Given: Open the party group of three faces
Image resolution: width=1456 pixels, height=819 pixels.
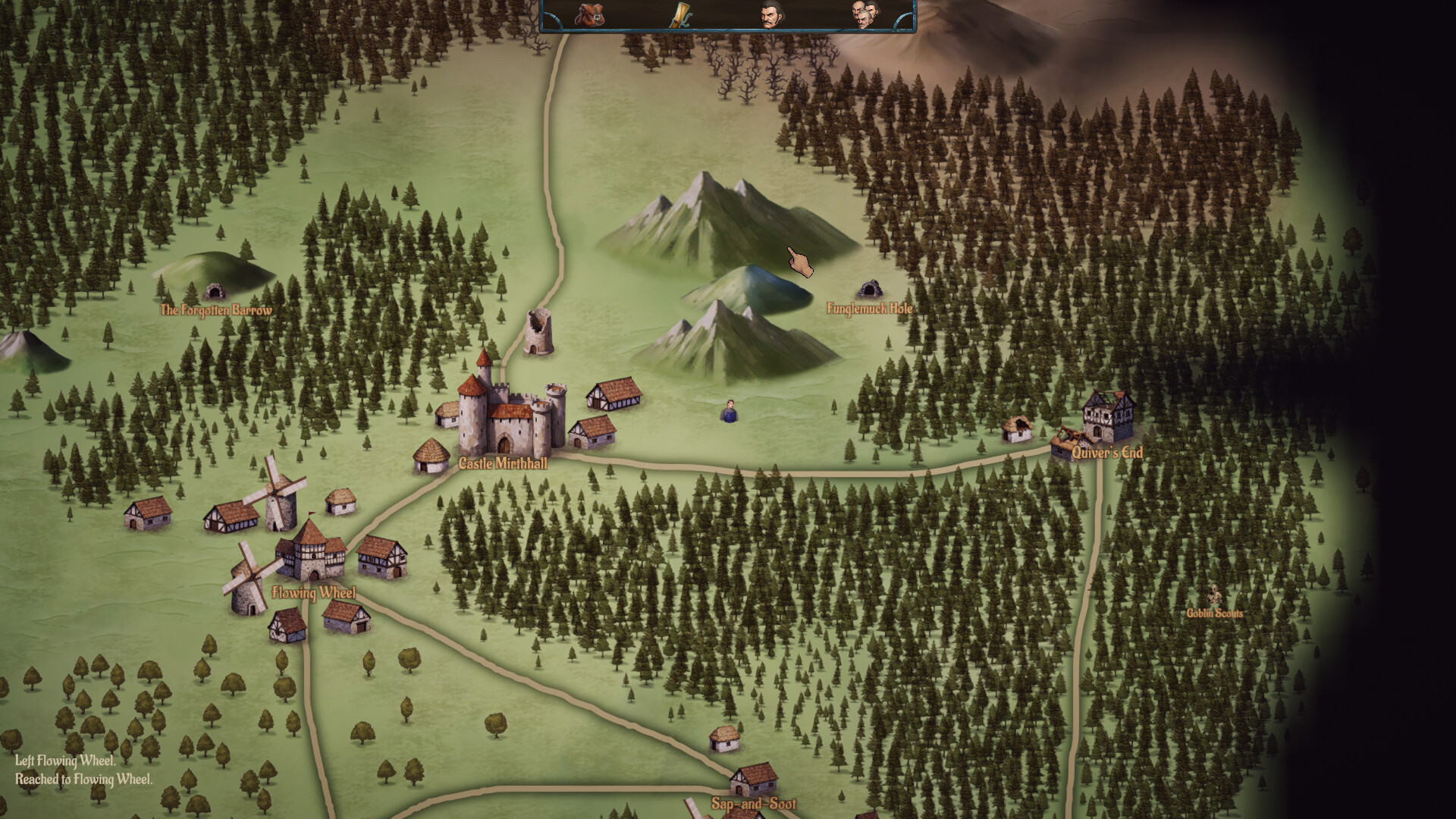Looking at the screenshot, I should tap(865, 14).
